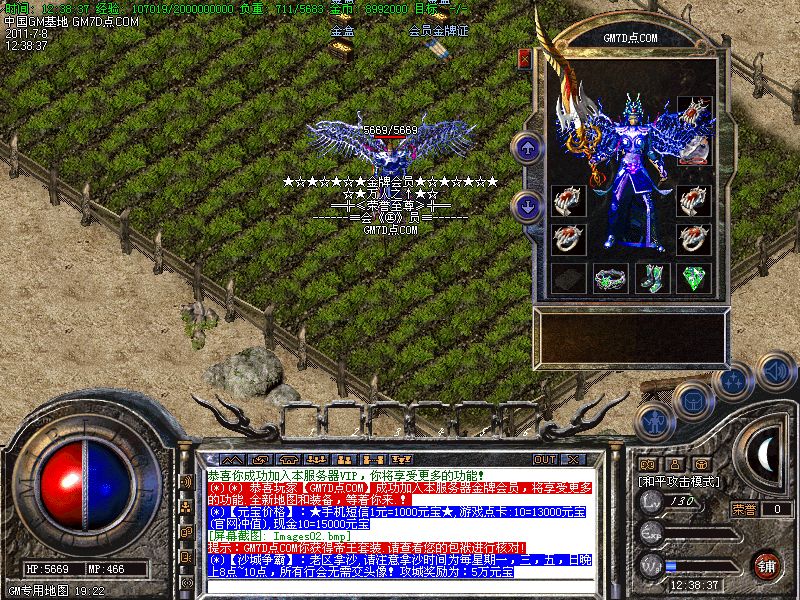This screenshot has height=600, width=800.
Task: Close the chat window with its X button
Action: coord(573,459)
